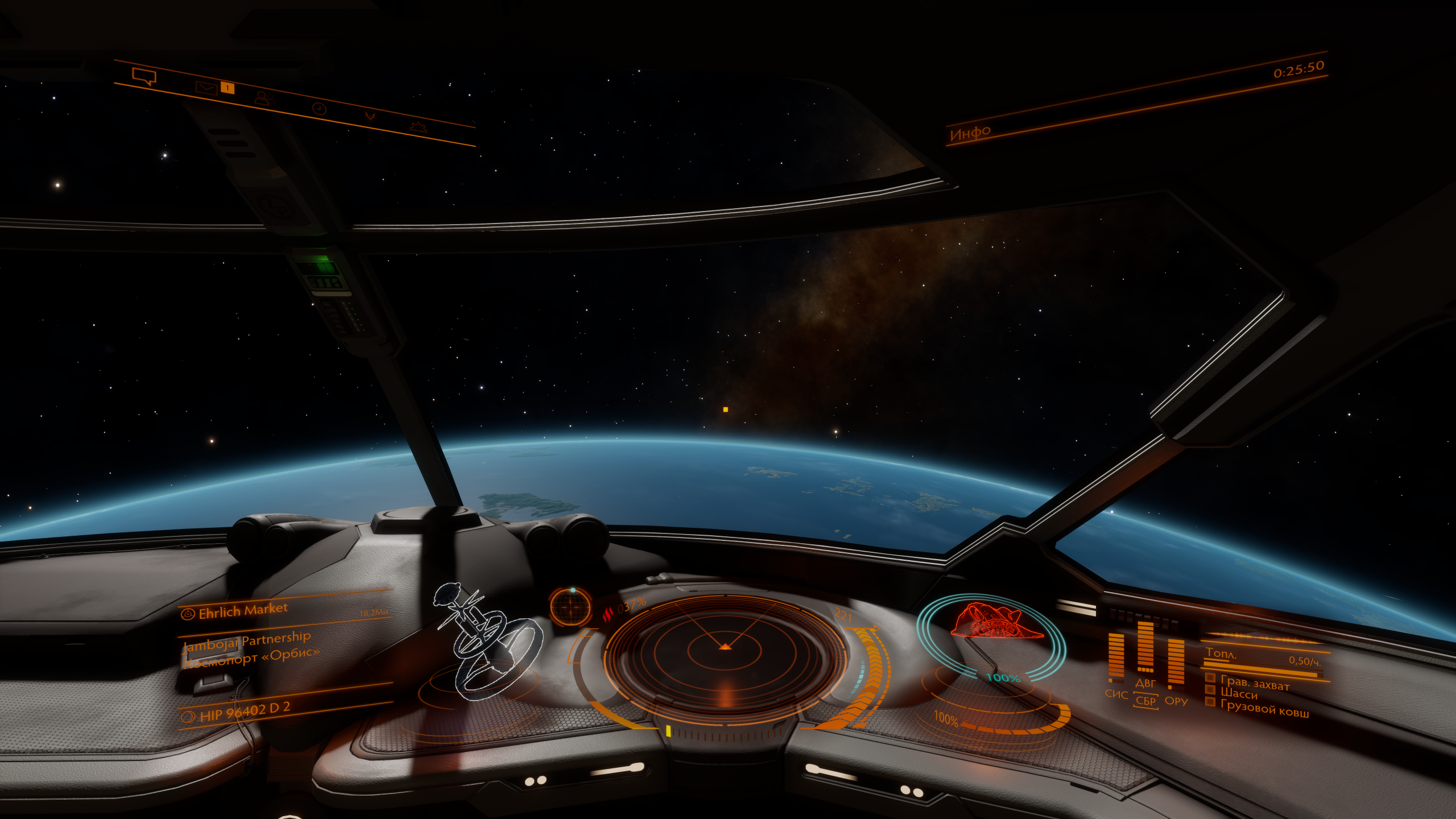Click the station hologram target display
Viewport: 1456px width, 819px height.
pos(488,643)
